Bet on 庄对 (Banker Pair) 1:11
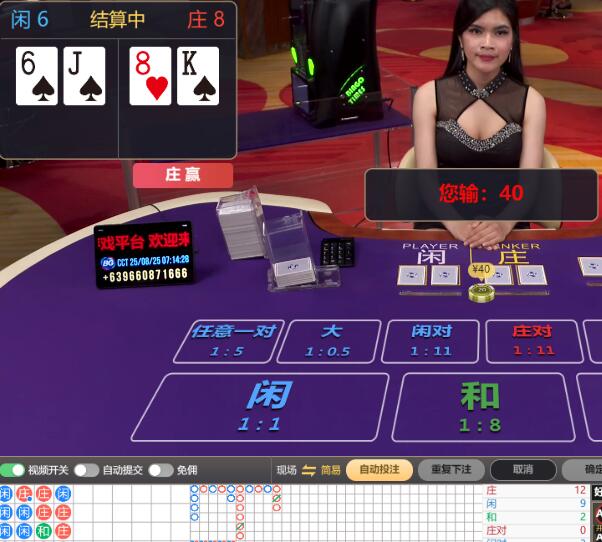The width and height of the screenshot is (602, 542). (x=533, y=341)
